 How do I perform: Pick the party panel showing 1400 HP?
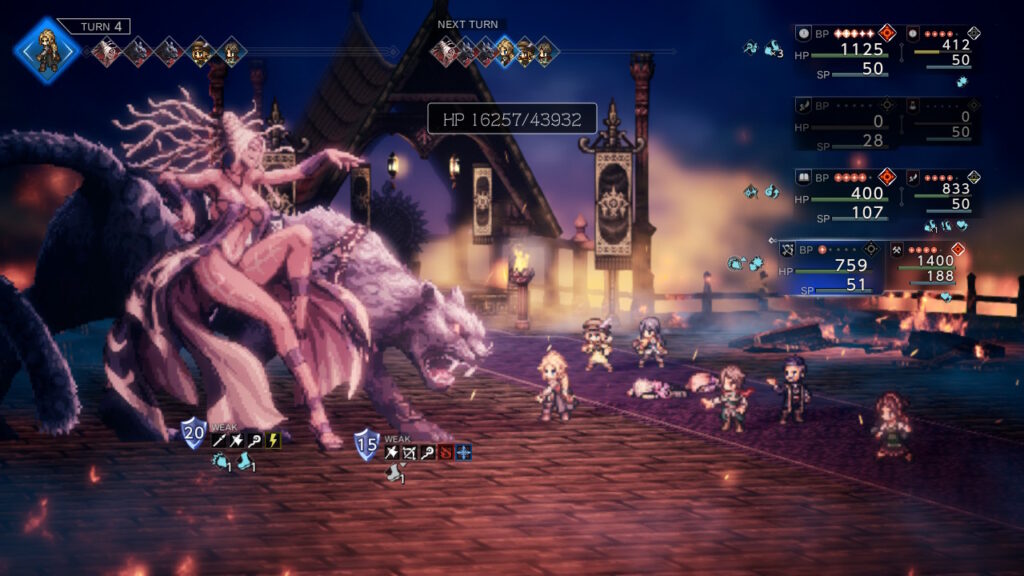[x=927, y=265]
